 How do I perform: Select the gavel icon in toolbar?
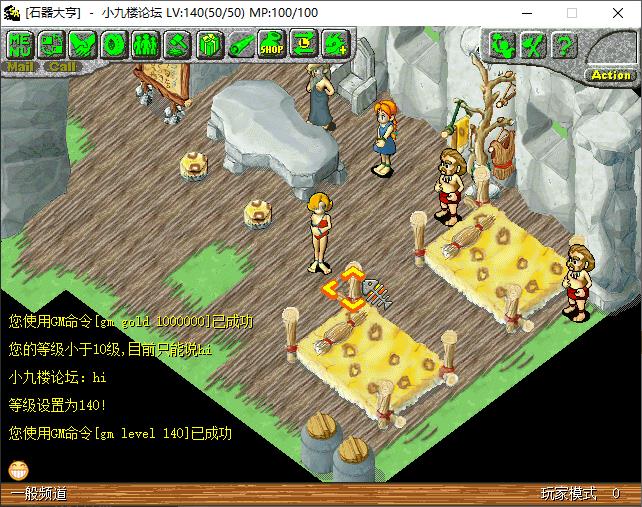(x=177, y=44)
